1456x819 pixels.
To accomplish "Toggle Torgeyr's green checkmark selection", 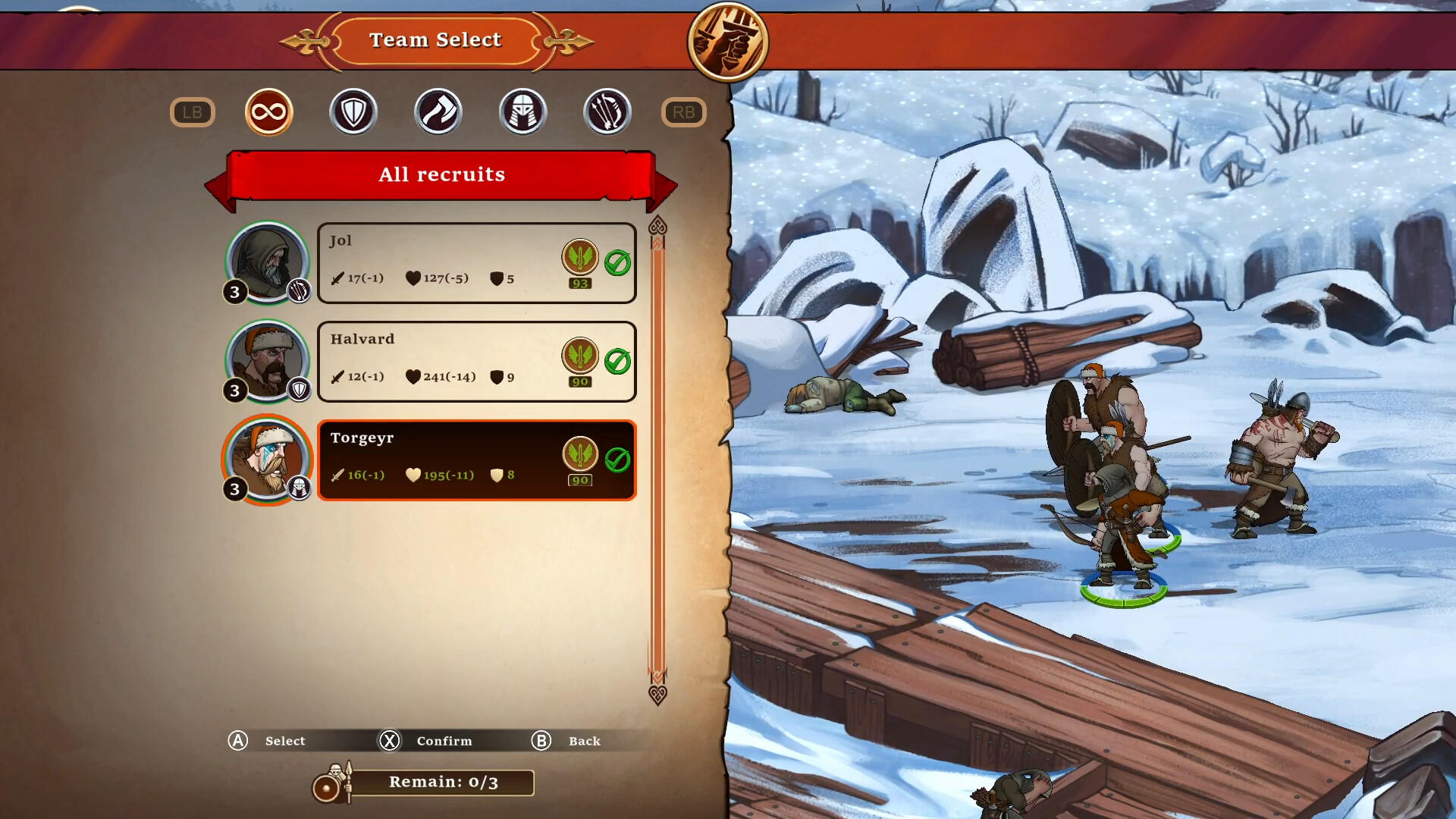I will click(x=619, y=456).
